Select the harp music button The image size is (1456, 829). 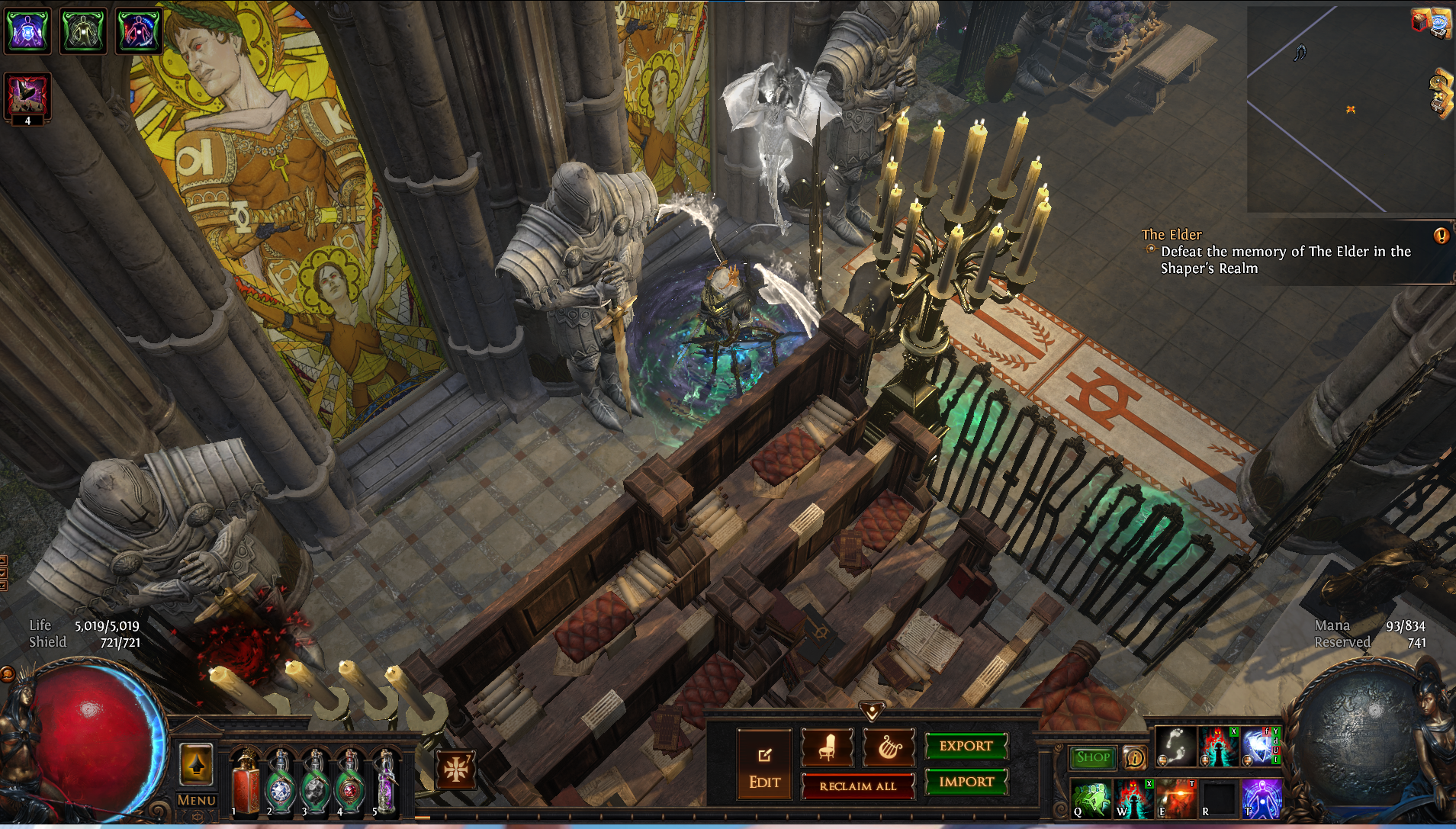(x=889, y=747)
